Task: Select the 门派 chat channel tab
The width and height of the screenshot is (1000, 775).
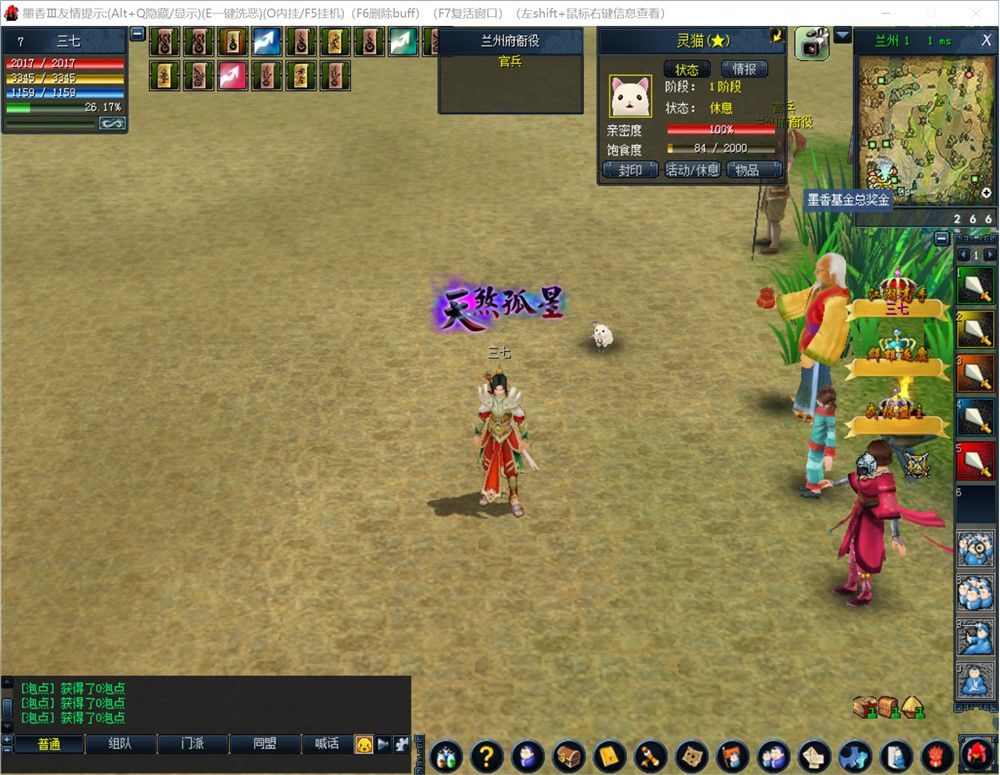Action: (192, 744)
